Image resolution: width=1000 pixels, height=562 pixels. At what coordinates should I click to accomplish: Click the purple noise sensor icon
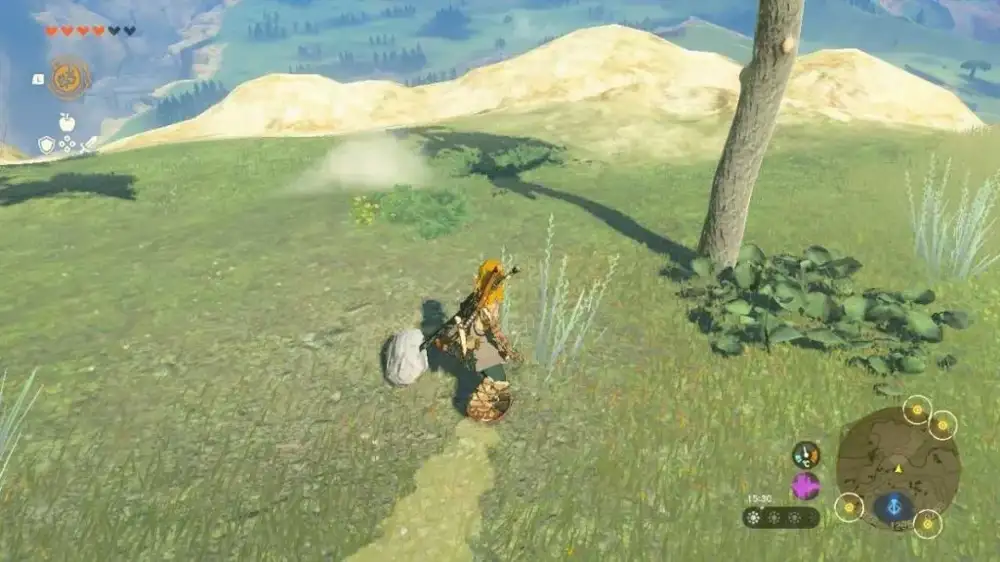click(806, 486)
